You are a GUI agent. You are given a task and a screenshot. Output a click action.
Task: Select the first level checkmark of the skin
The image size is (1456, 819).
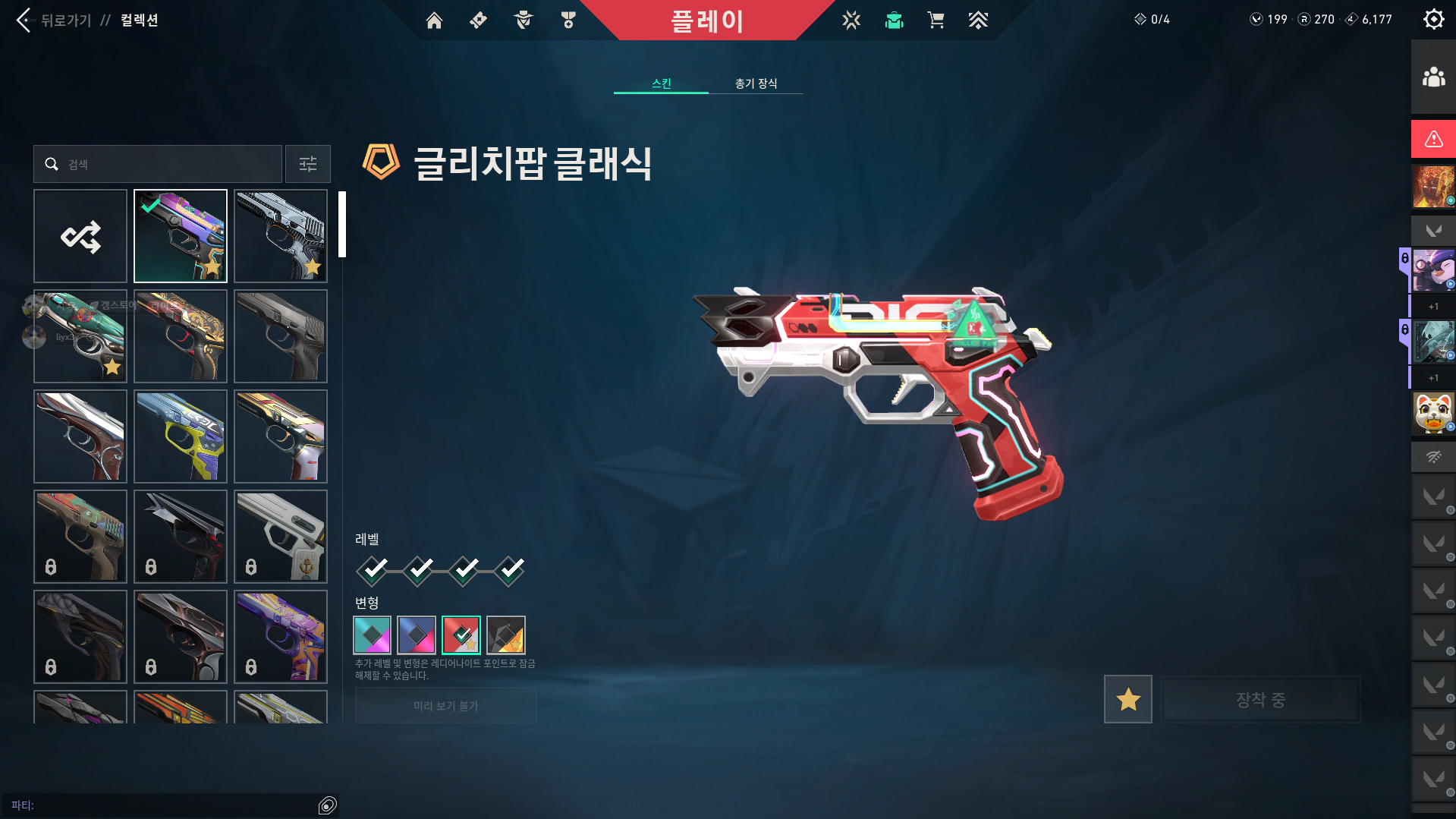tap(372, 570)
